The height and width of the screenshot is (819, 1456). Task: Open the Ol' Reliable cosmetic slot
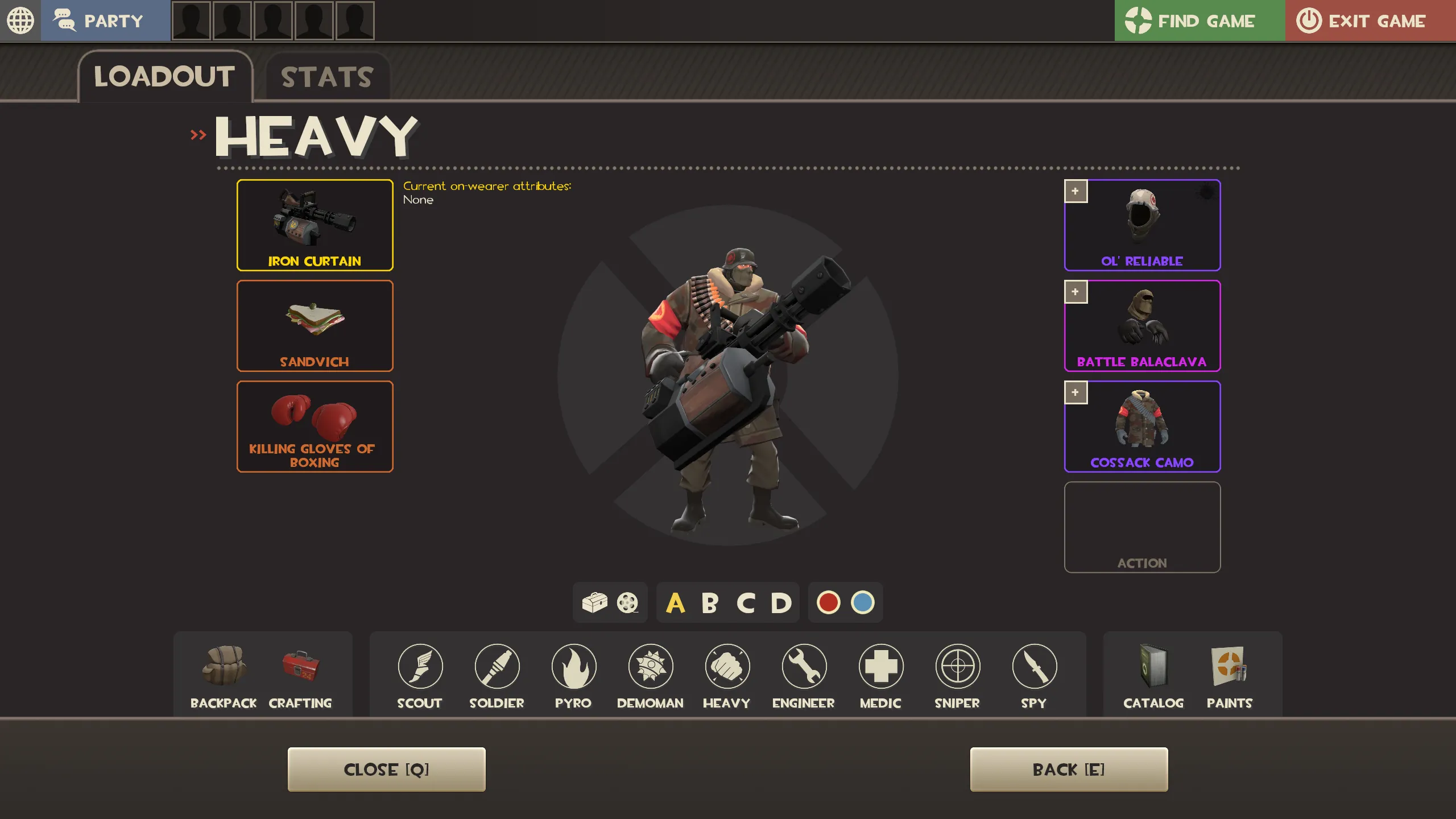[1142, 225]
